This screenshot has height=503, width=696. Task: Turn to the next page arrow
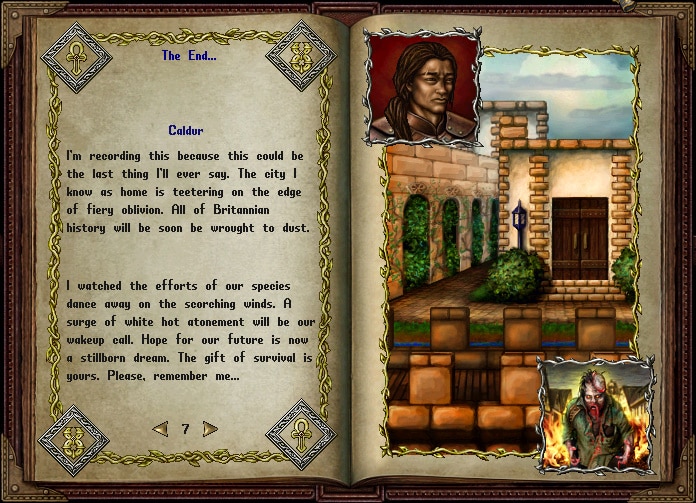tap(210, 429)
